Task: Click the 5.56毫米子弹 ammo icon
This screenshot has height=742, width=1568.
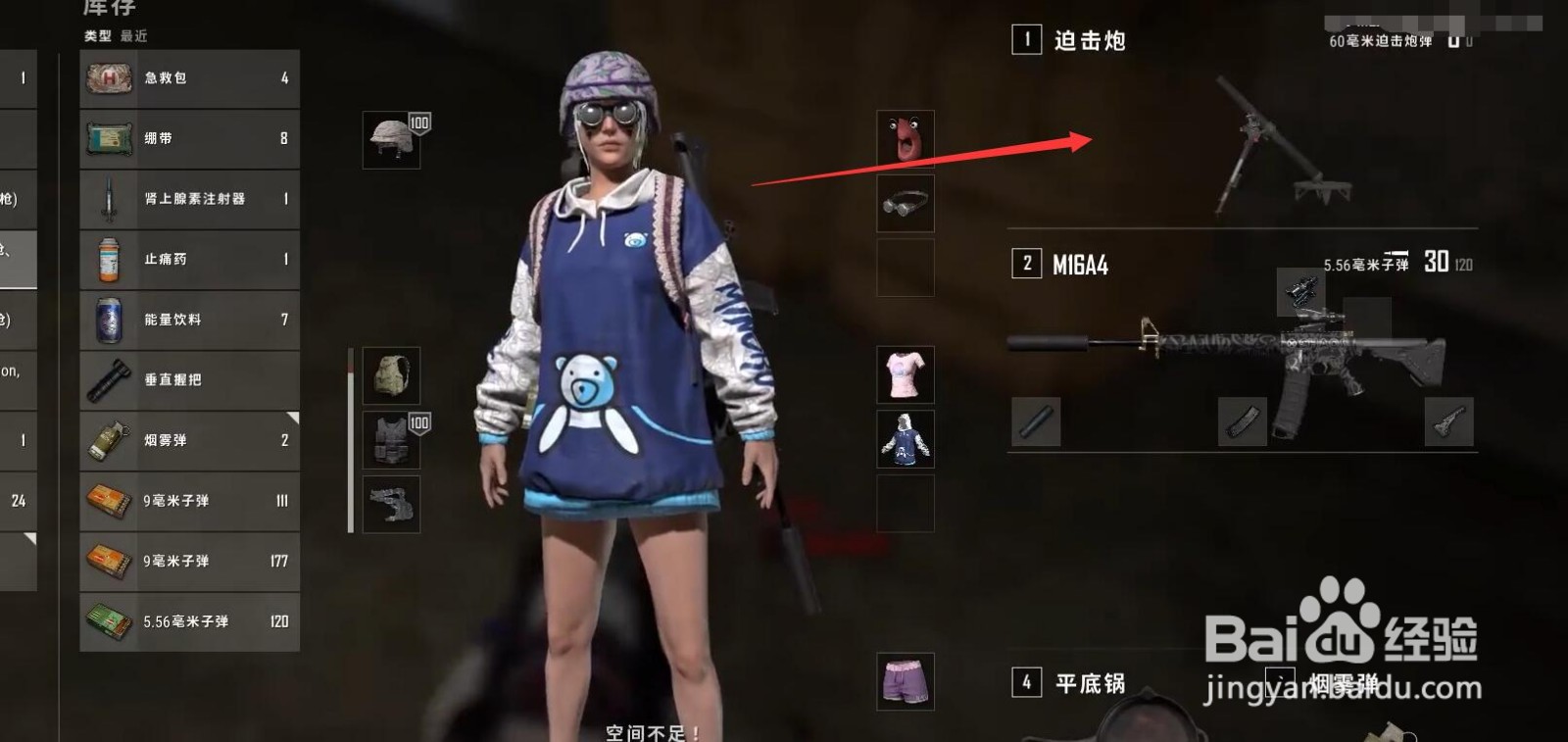Action: coord(111,621)
